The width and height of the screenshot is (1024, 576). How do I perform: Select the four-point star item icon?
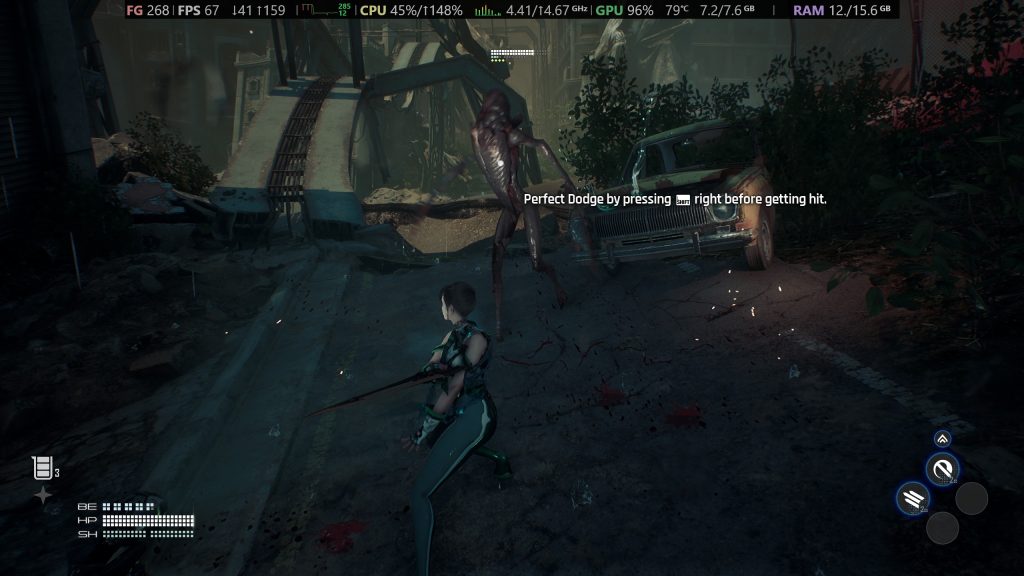[43, 495]
